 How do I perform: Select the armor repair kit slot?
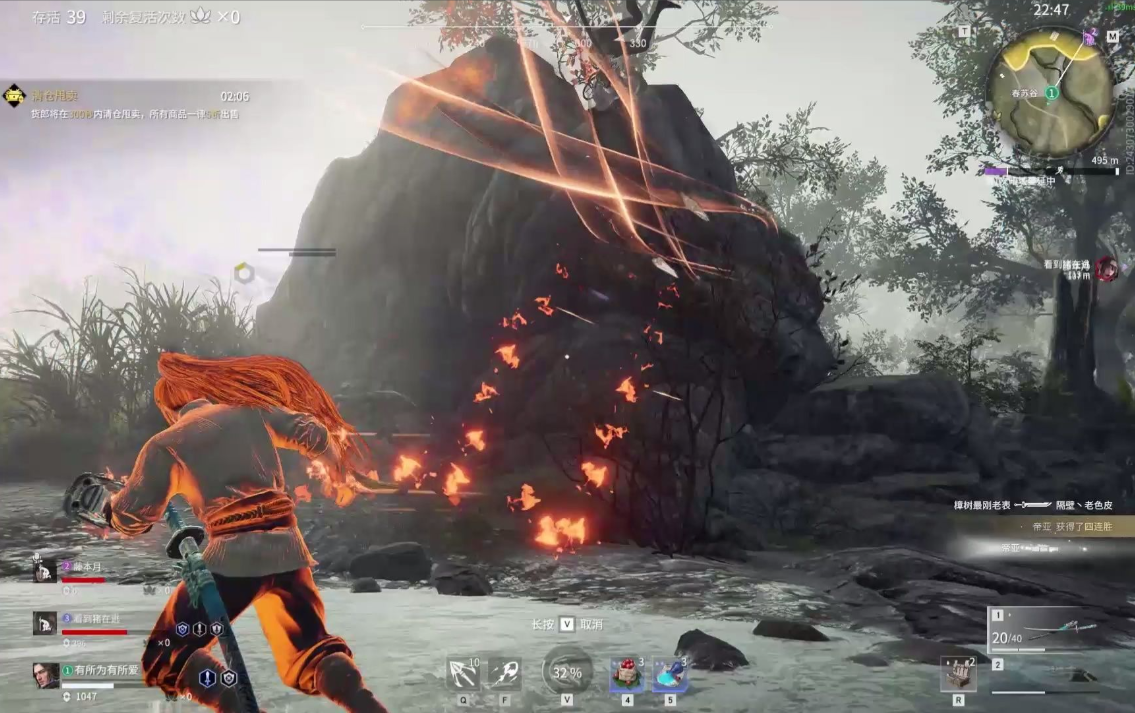(958, 674)
